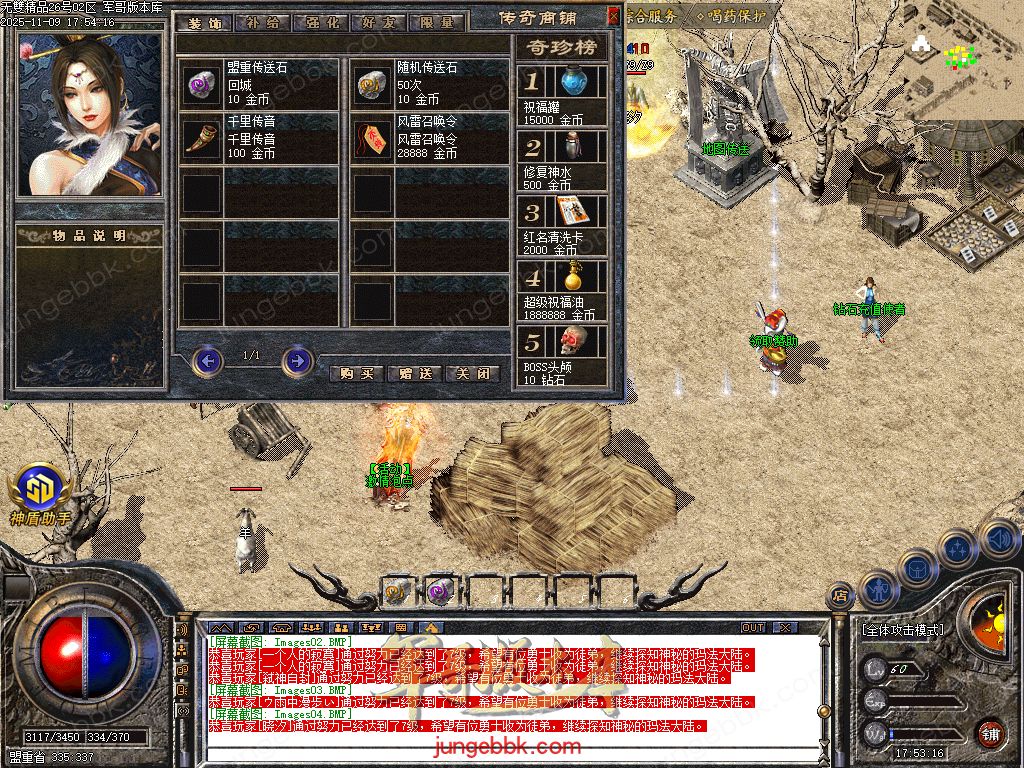Click the 关闭 close button

472,373
